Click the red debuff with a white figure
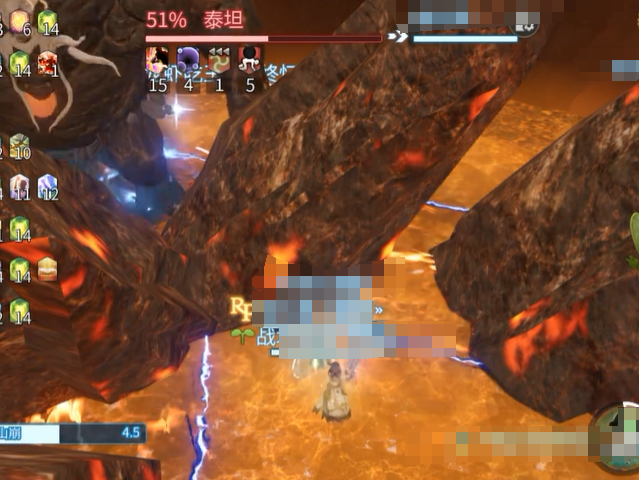This screenshot has width=639, height=480. click(250, 60)
